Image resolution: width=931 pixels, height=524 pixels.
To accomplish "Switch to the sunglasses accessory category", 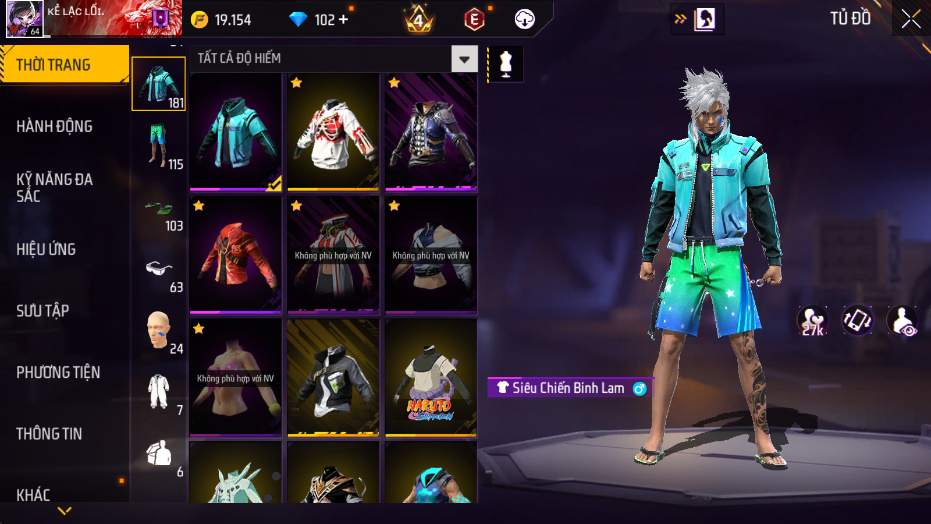I will (158, 270).
